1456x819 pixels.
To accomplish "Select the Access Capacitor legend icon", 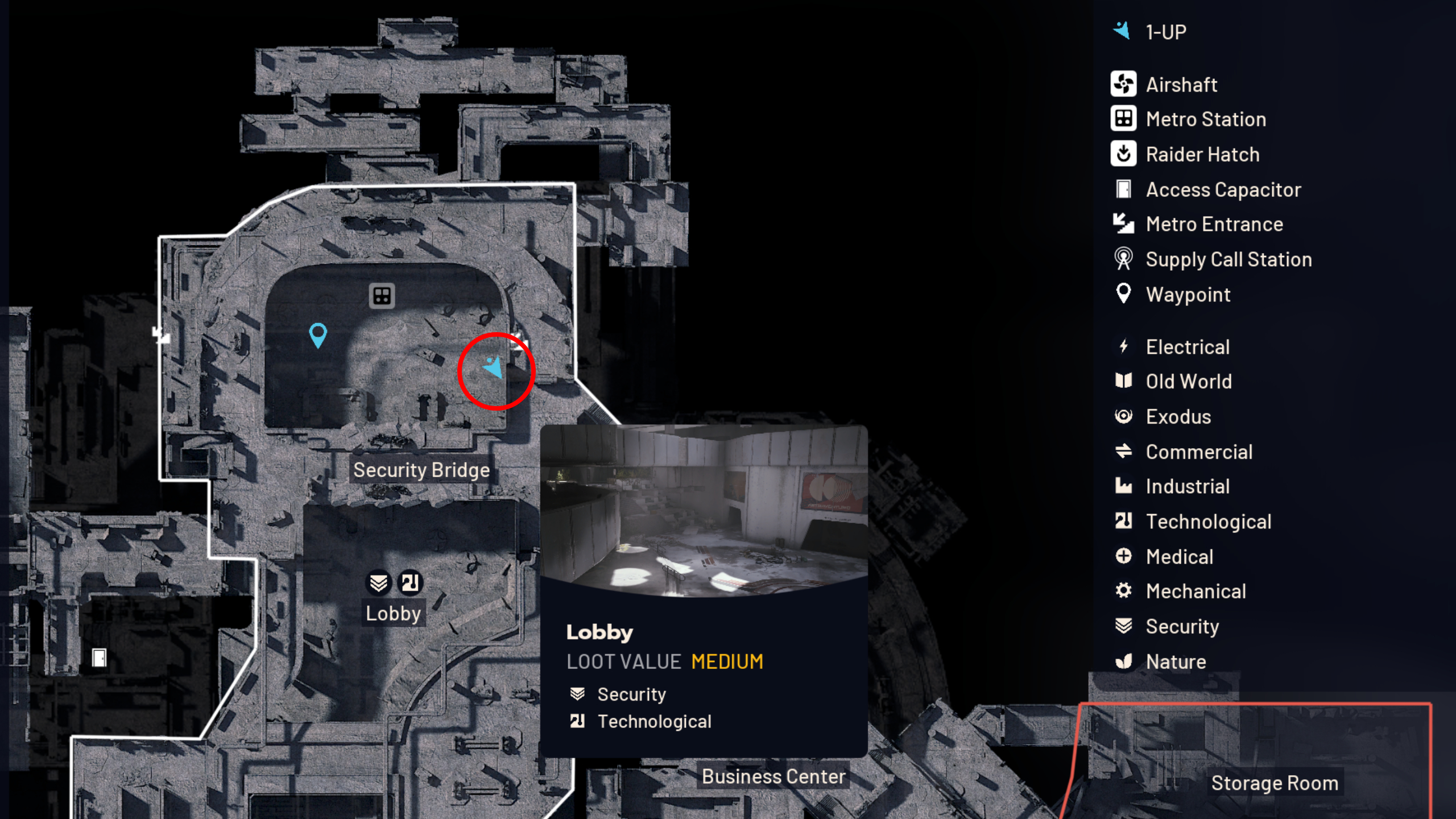I will click(1123, 189).
